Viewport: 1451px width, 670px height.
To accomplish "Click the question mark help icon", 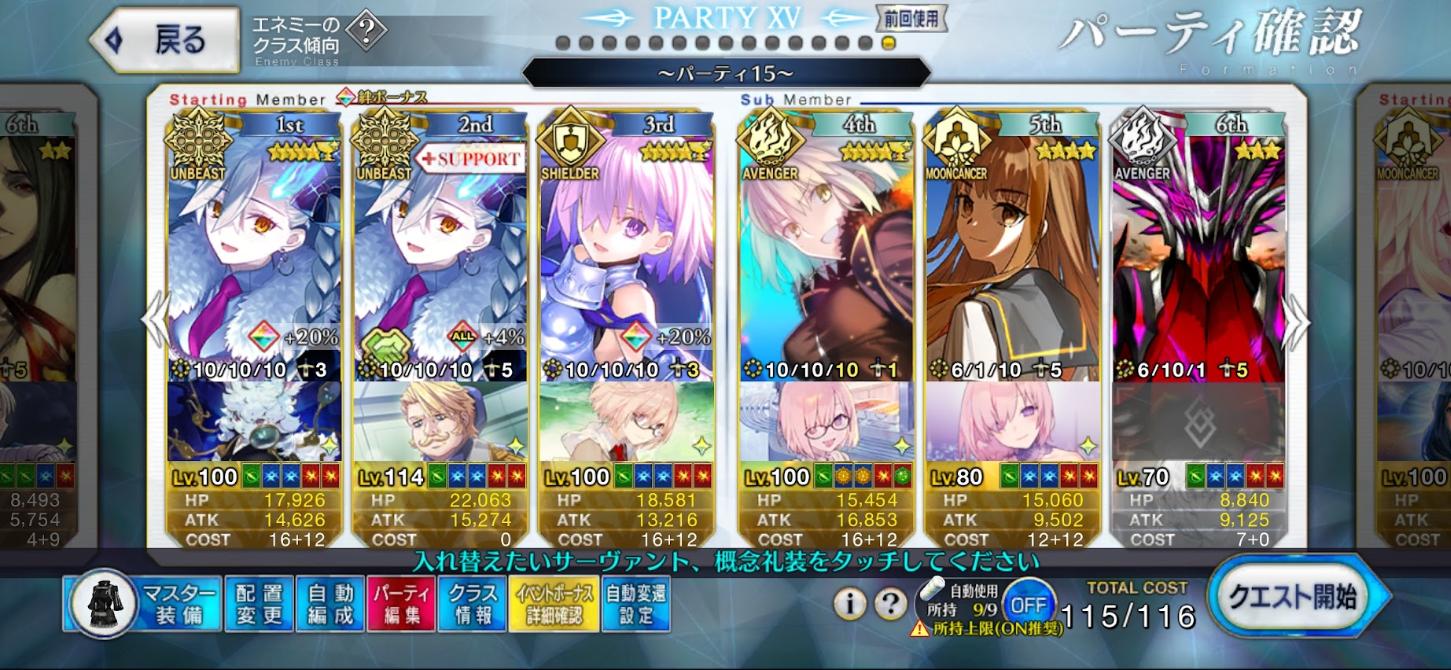I will pyautogui.click(x=890, y=603).
